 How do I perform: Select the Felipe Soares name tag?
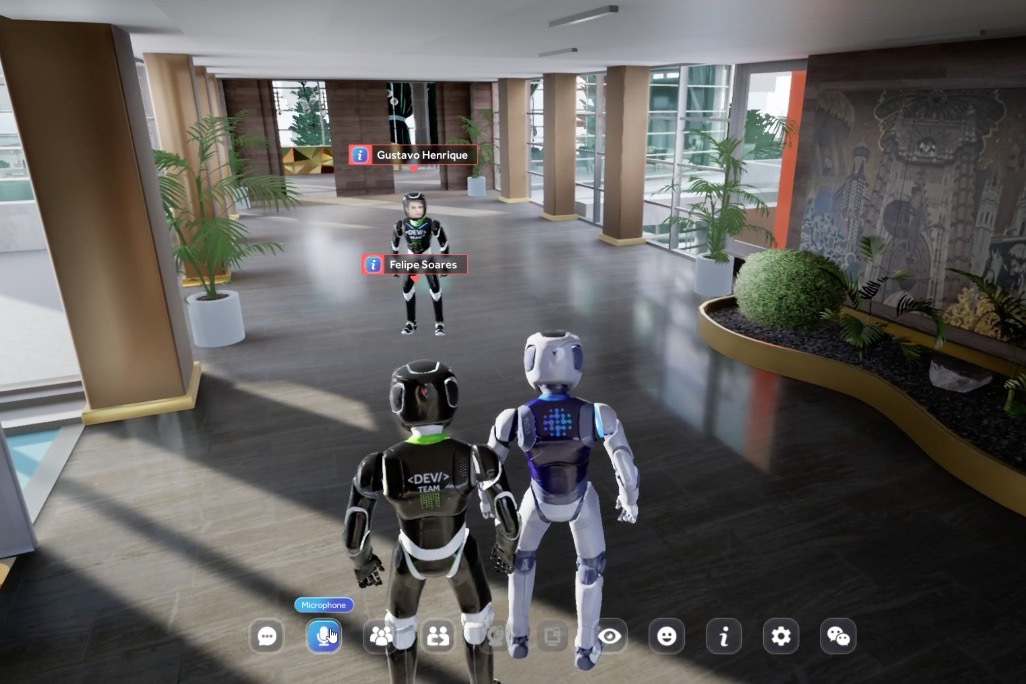tap(424, 264)
